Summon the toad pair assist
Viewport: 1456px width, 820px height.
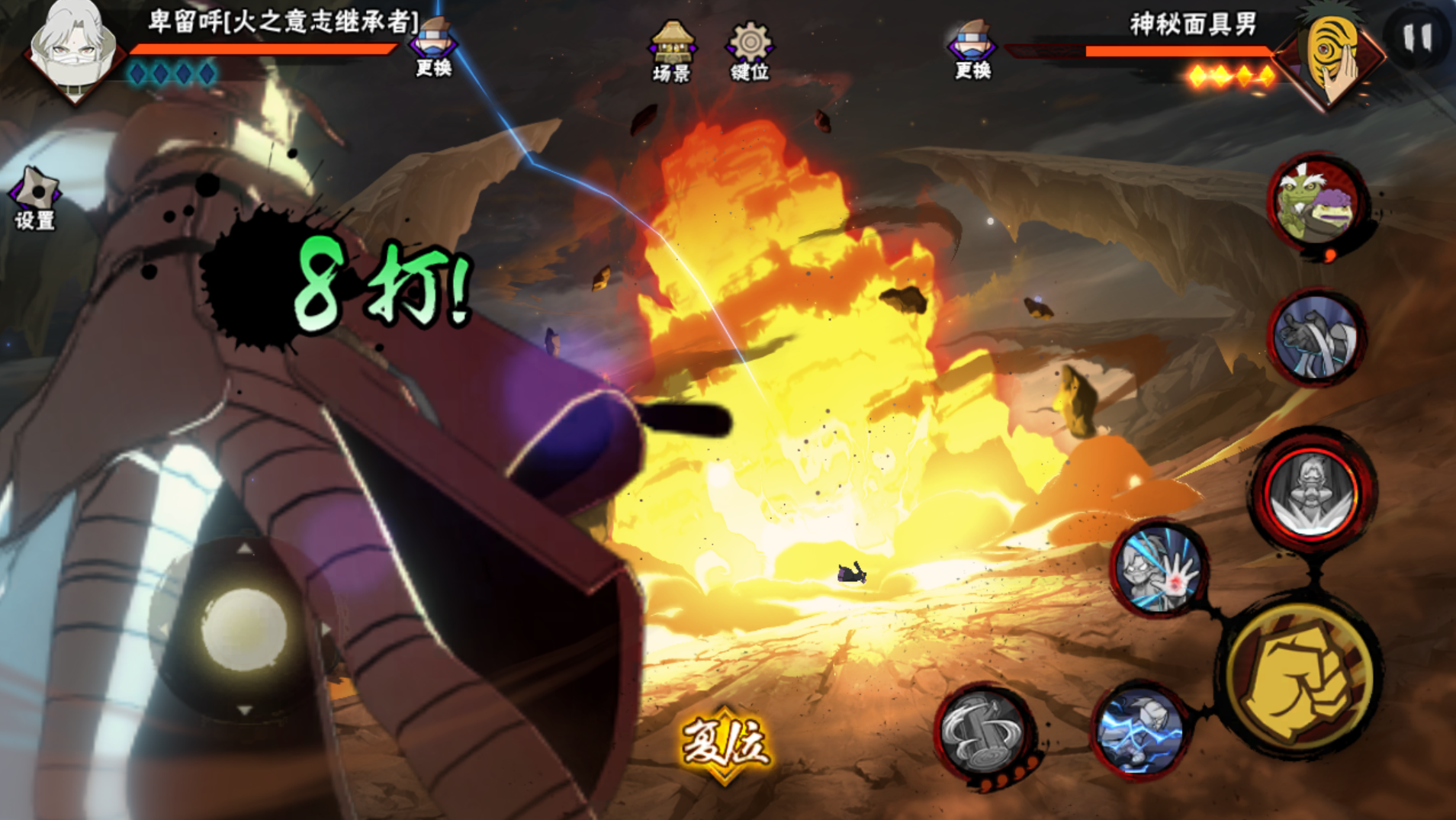(1318, 202)
